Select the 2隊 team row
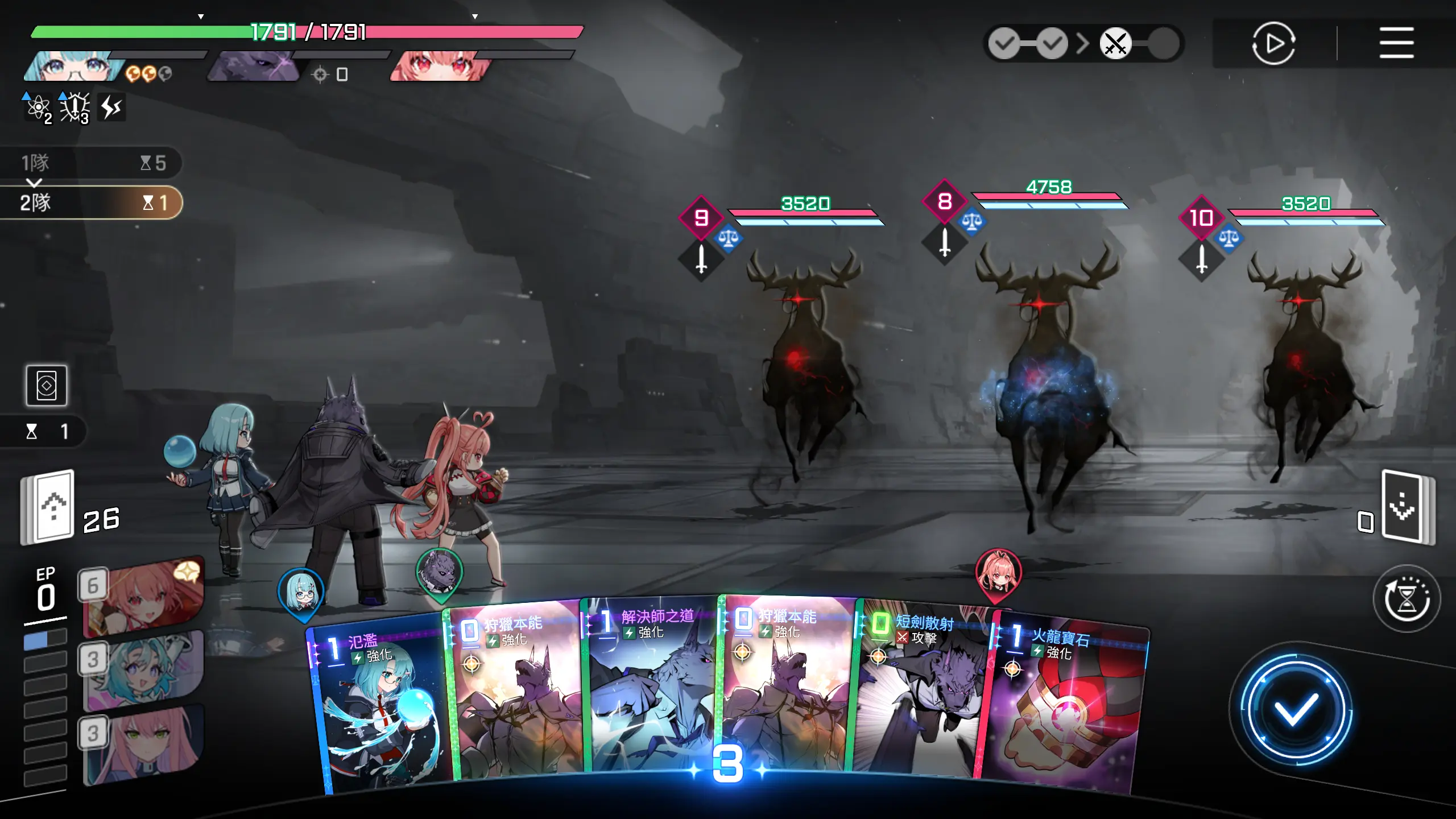This screenshot has width=1456, height=819. click(91, 202)
